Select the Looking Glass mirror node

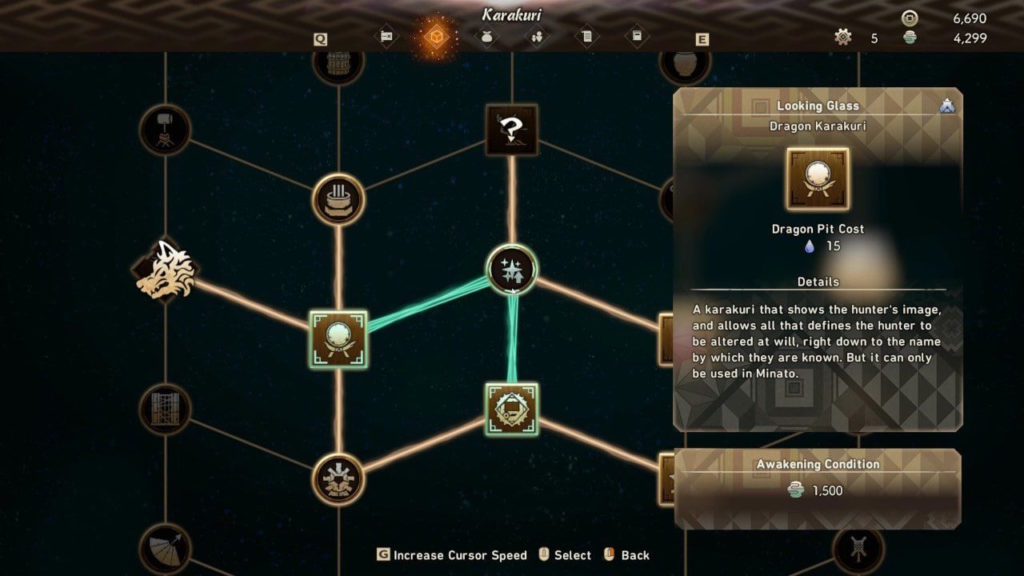click(x=338, y=337)
